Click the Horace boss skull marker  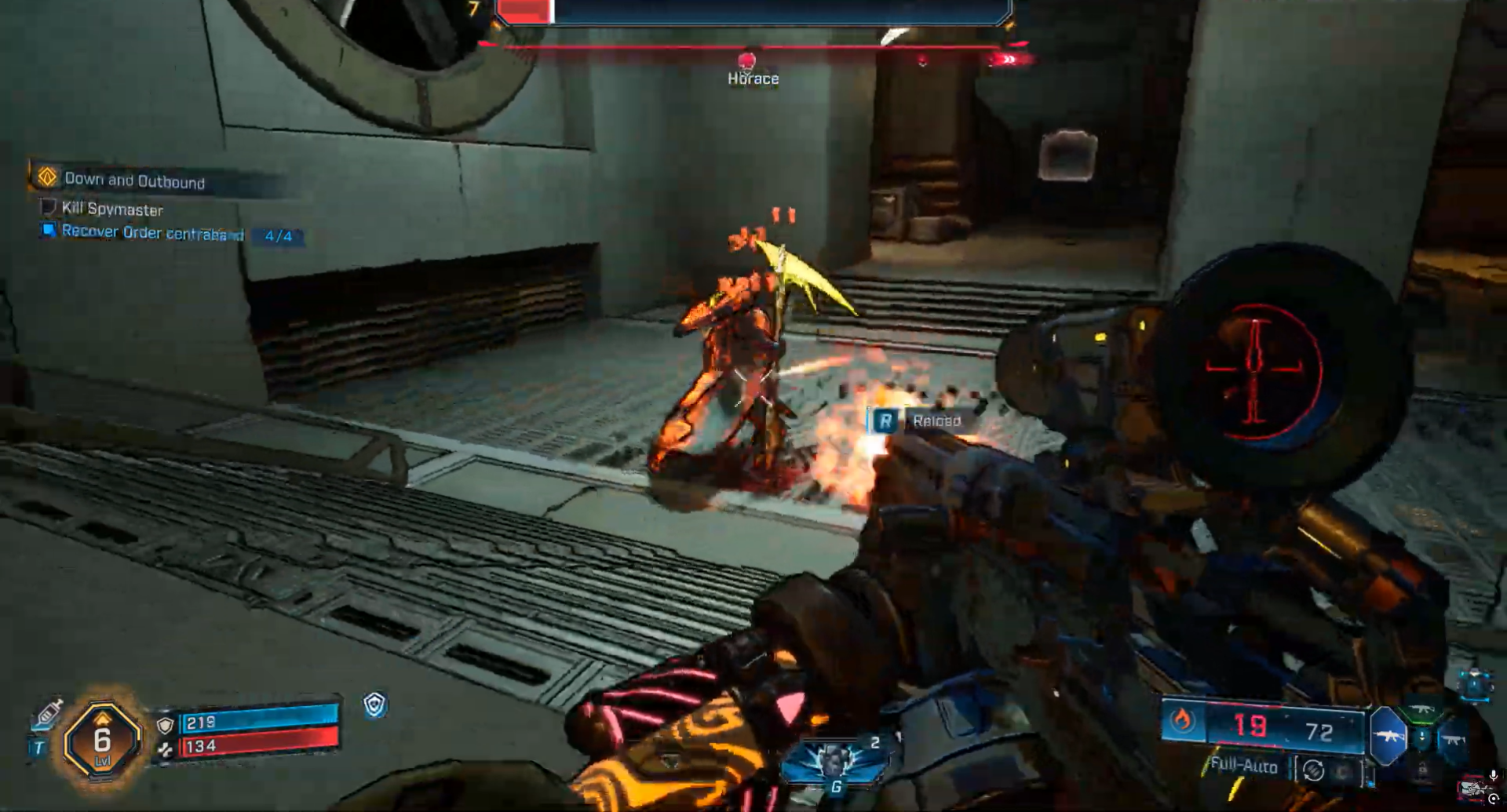pyautogui.click(x=747, y=61)
